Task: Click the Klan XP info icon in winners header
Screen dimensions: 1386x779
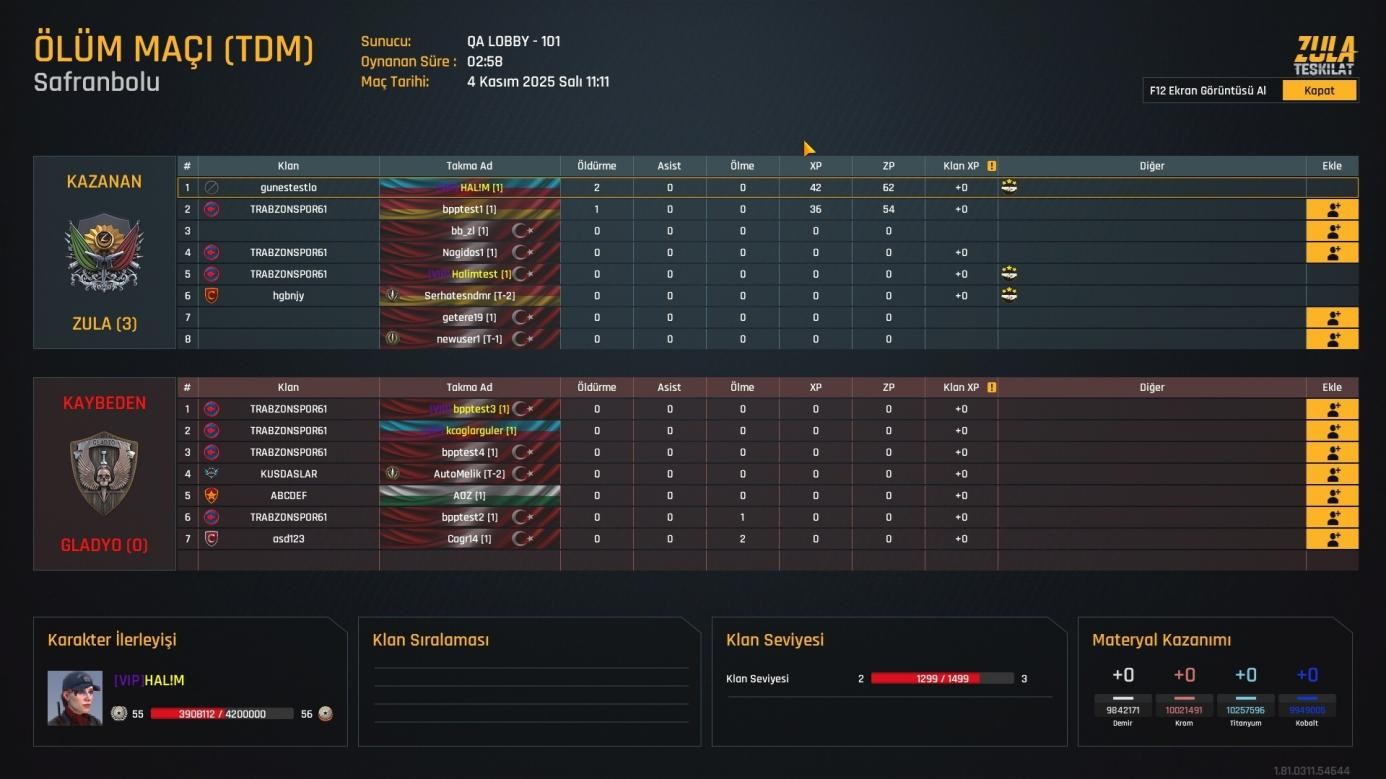Action: point(992,166)
